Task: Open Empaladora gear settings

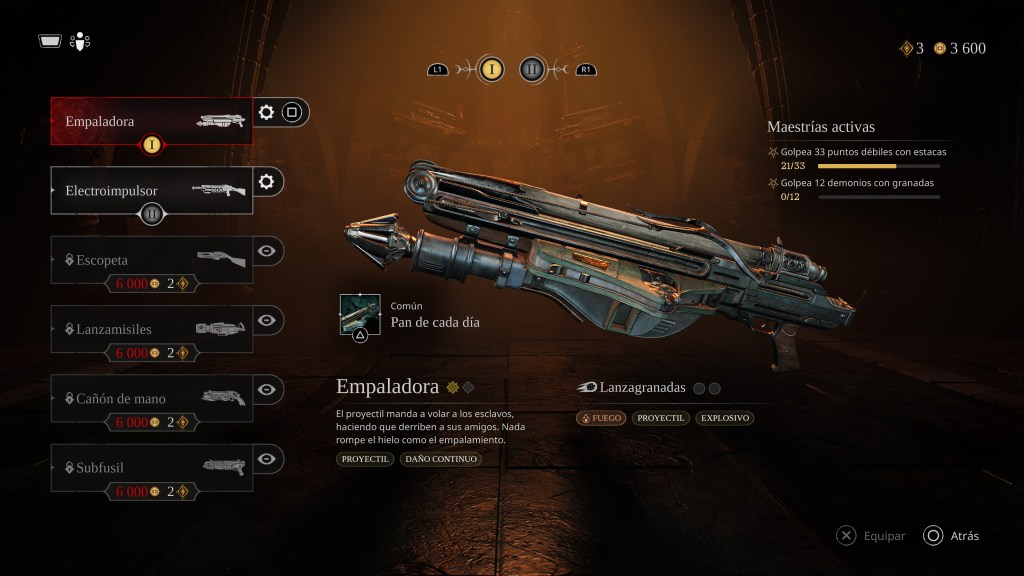Action: point(266,112)
